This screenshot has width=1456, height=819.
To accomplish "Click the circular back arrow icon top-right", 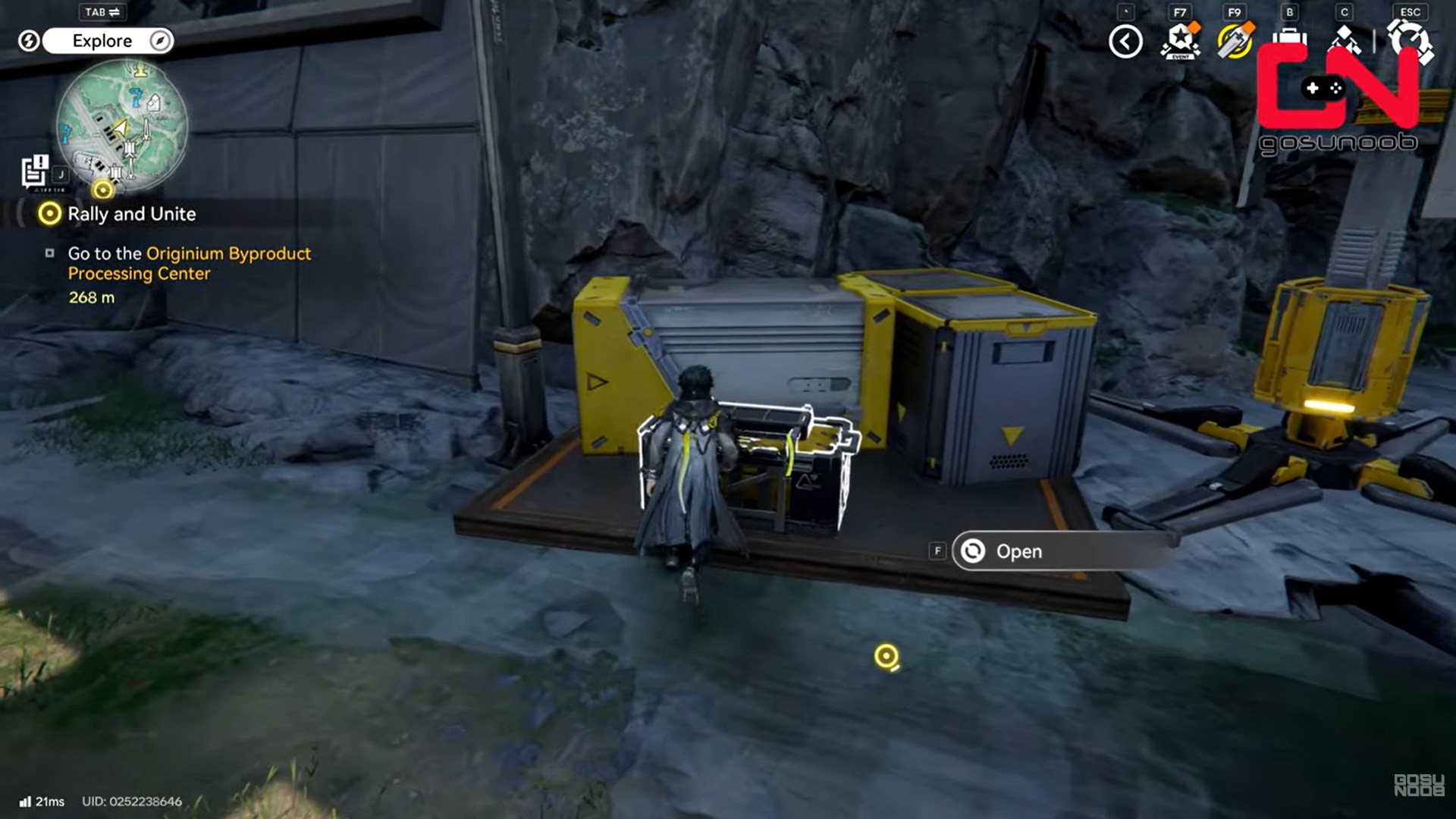I will coord(1127,42).
